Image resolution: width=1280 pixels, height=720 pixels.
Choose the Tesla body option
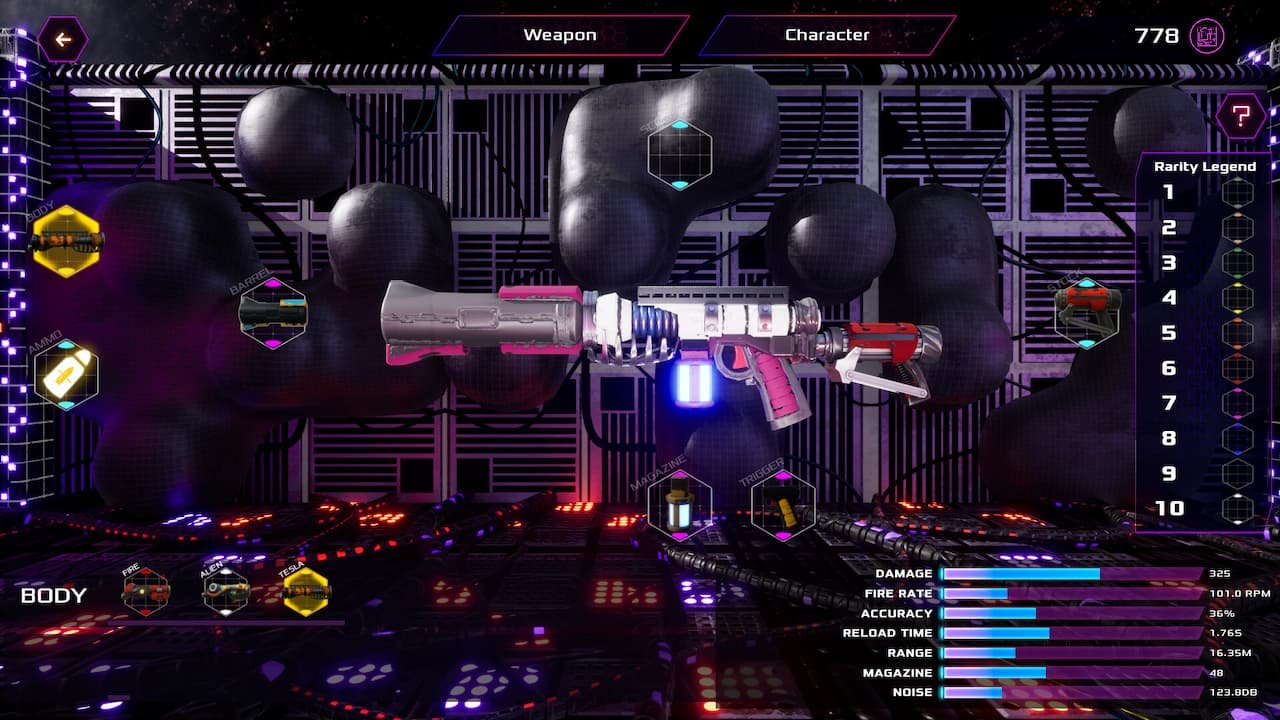(x=306, y=592)
